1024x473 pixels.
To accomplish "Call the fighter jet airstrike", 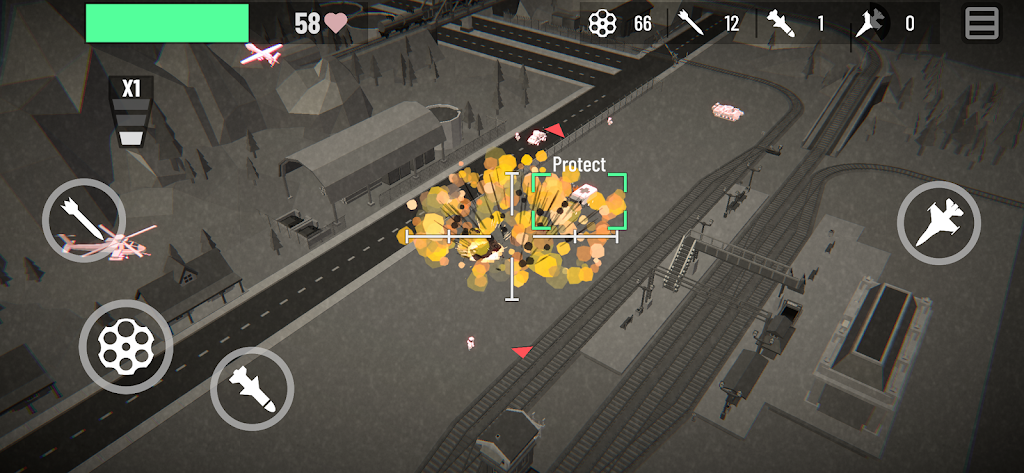I will pyautogui.click(x=938, y=222).
